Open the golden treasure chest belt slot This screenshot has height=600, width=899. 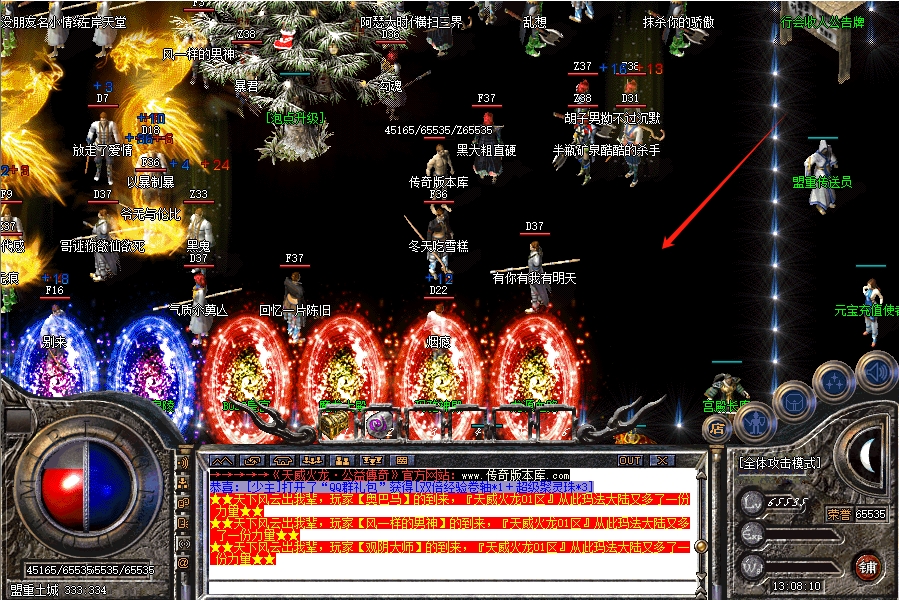click(332, 425)
